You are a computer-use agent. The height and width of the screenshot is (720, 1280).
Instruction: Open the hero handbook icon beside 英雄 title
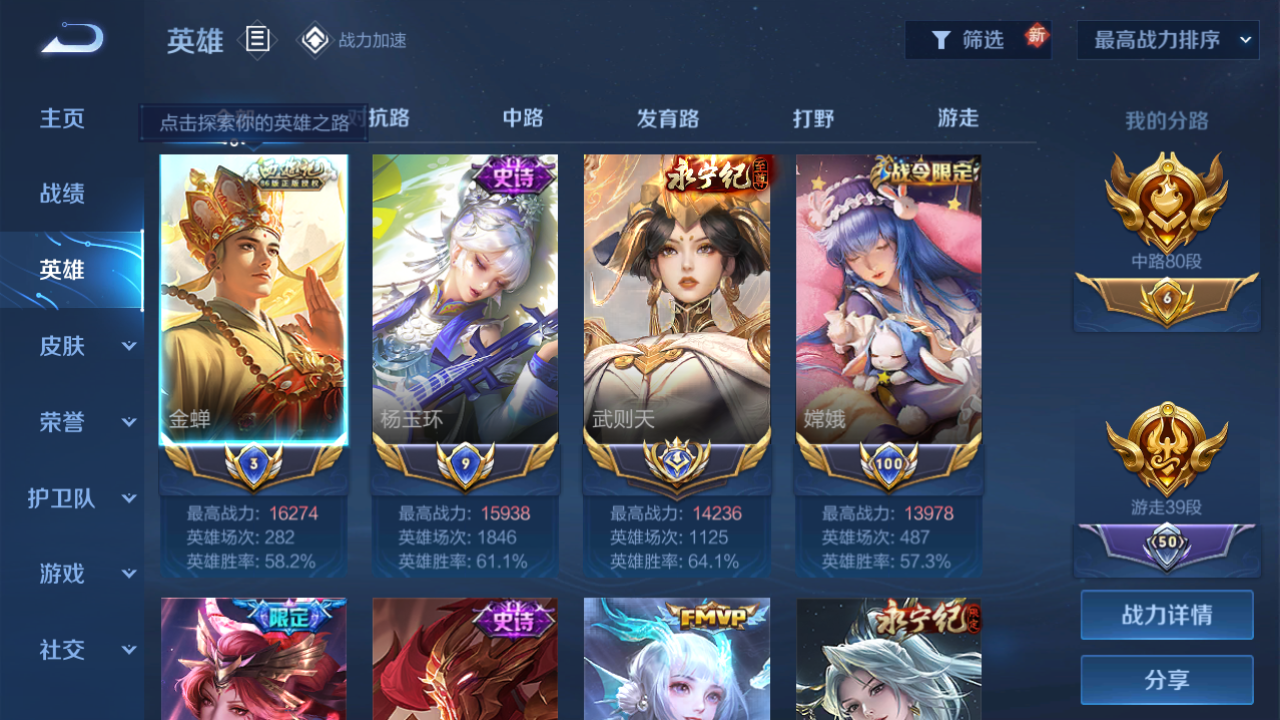point(257,40)
